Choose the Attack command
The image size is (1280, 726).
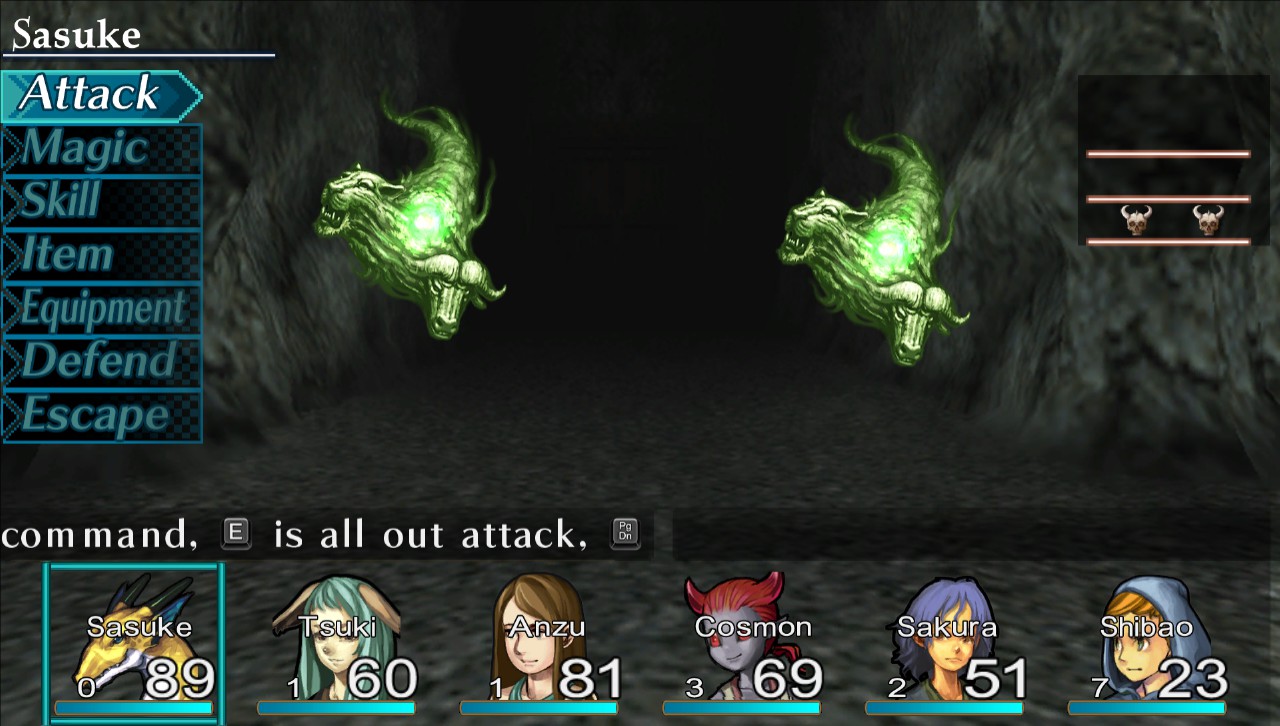(92, 94)
